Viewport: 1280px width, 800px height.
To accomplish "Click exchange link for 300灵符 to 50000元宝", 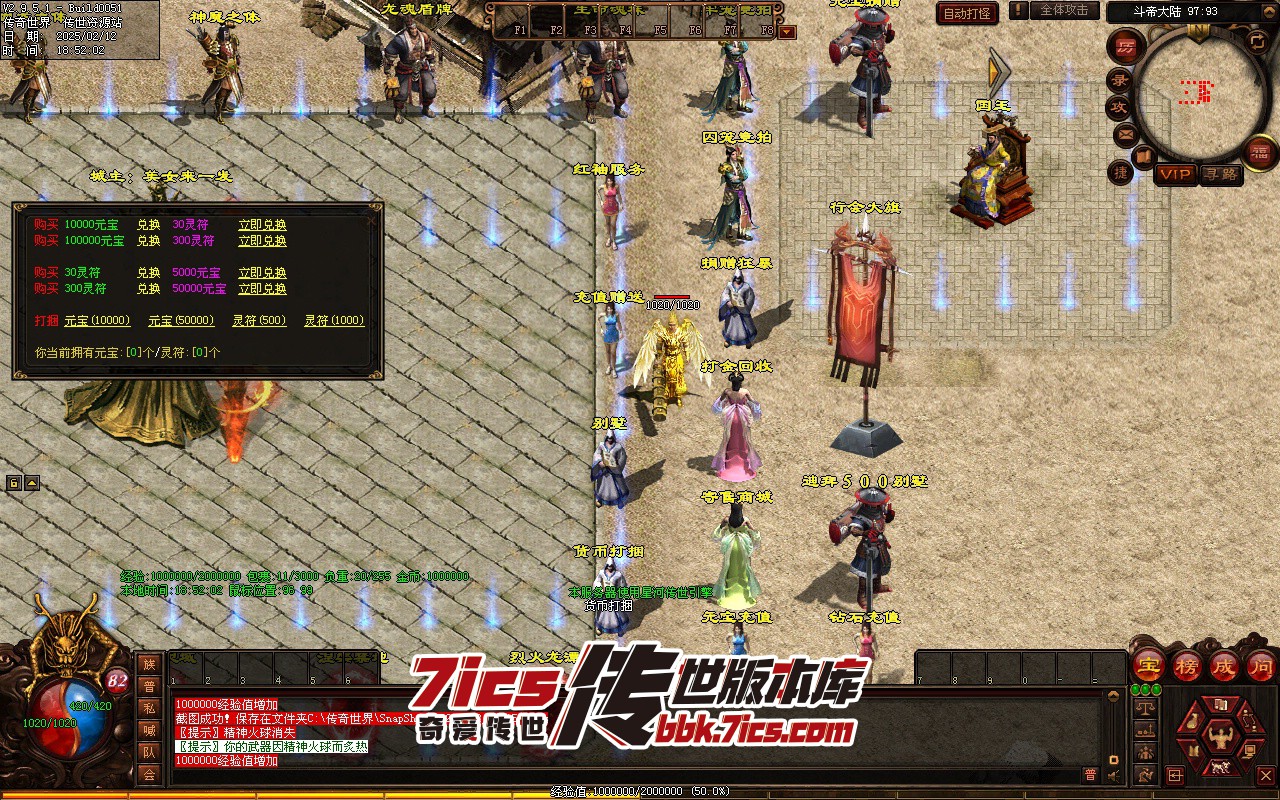I will [262, 289].
